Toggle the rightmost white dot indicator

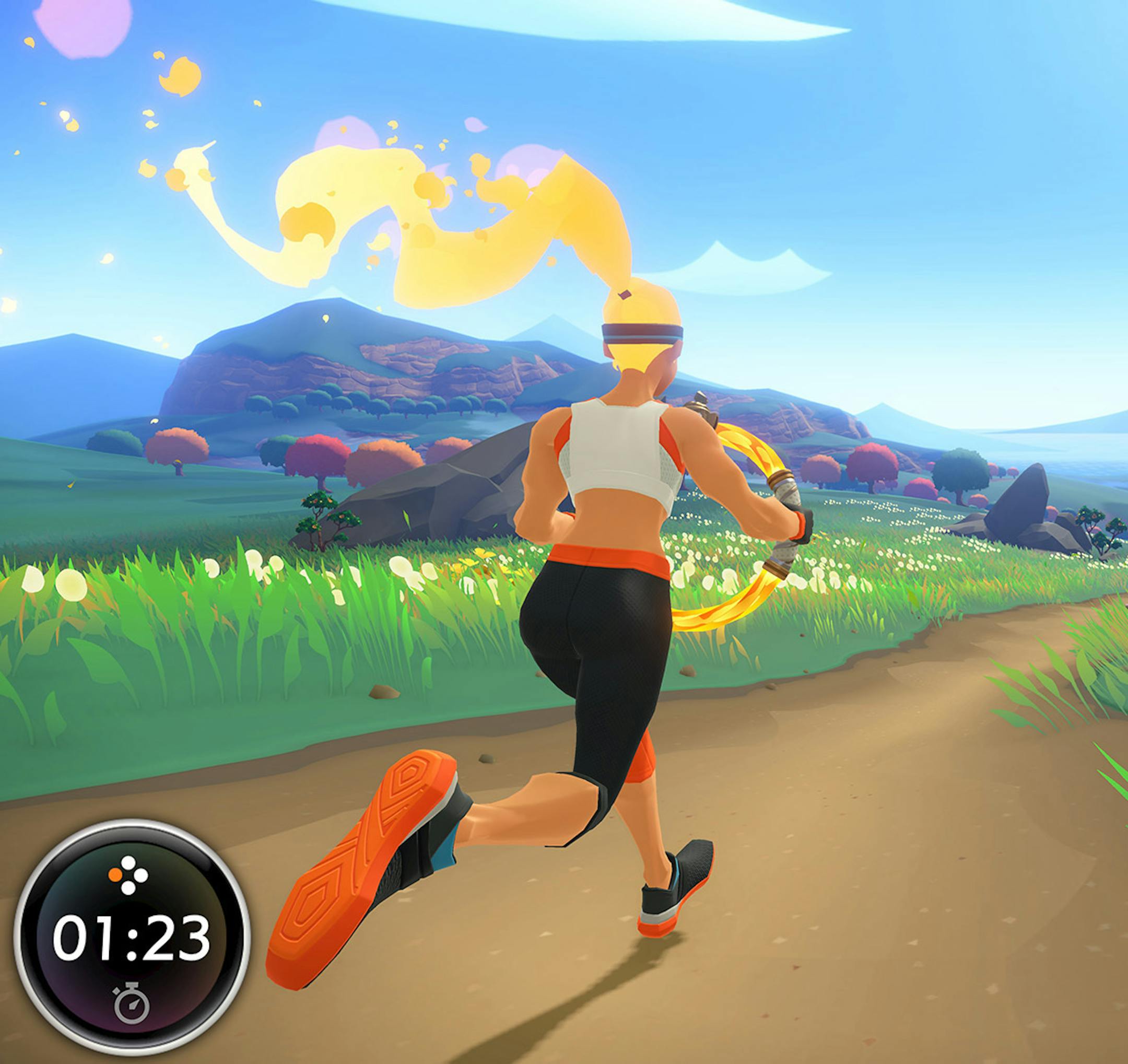(142, 876)
